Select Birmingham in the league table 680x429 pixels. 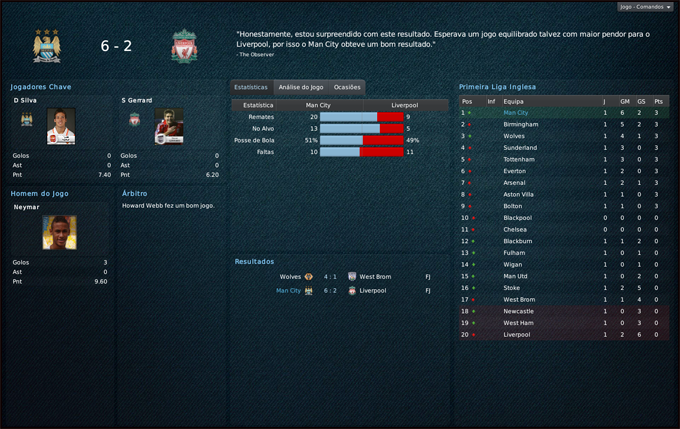[x=520, y=124]
